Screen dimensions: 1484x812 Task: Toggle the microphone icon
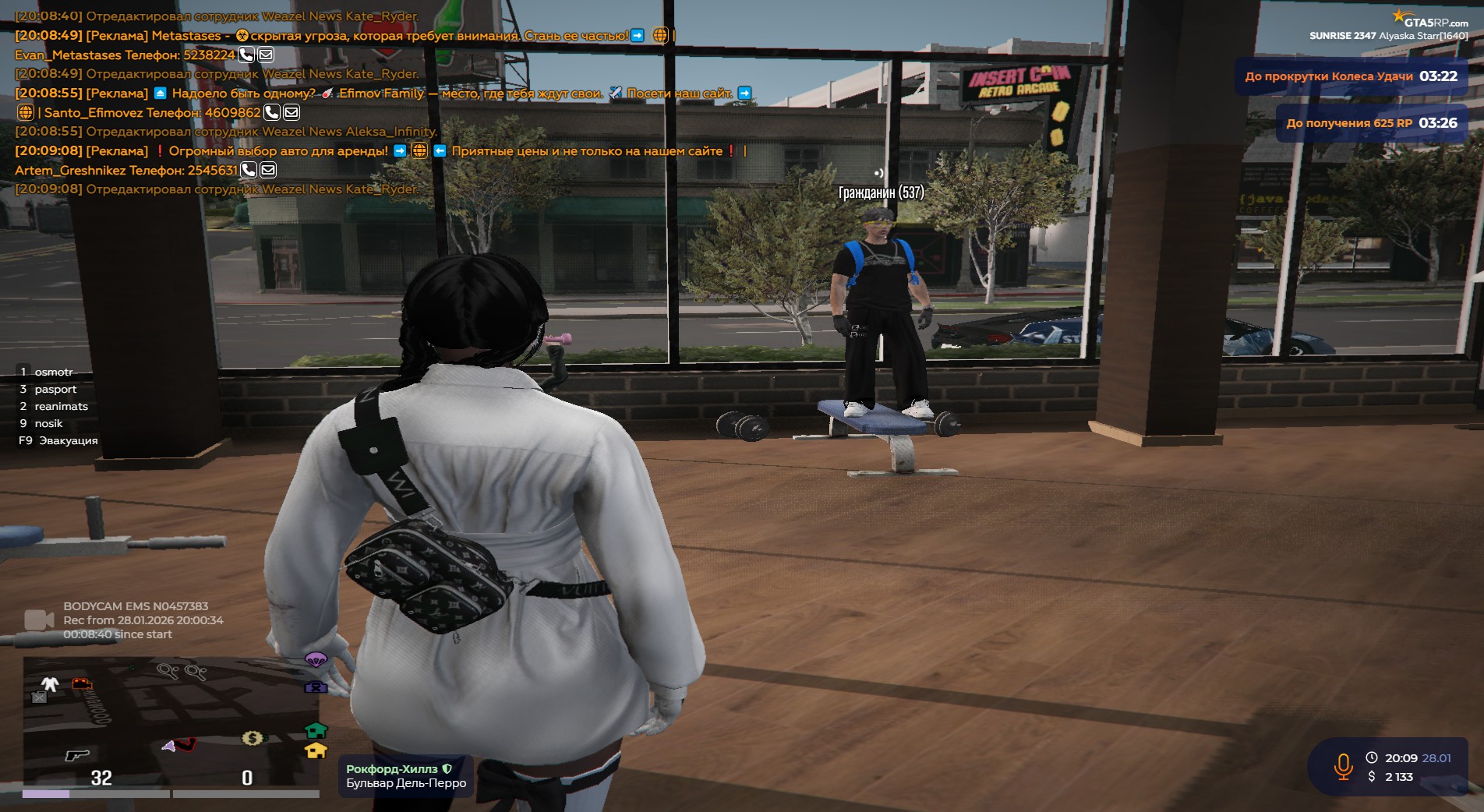click(x=1343, y=766)
